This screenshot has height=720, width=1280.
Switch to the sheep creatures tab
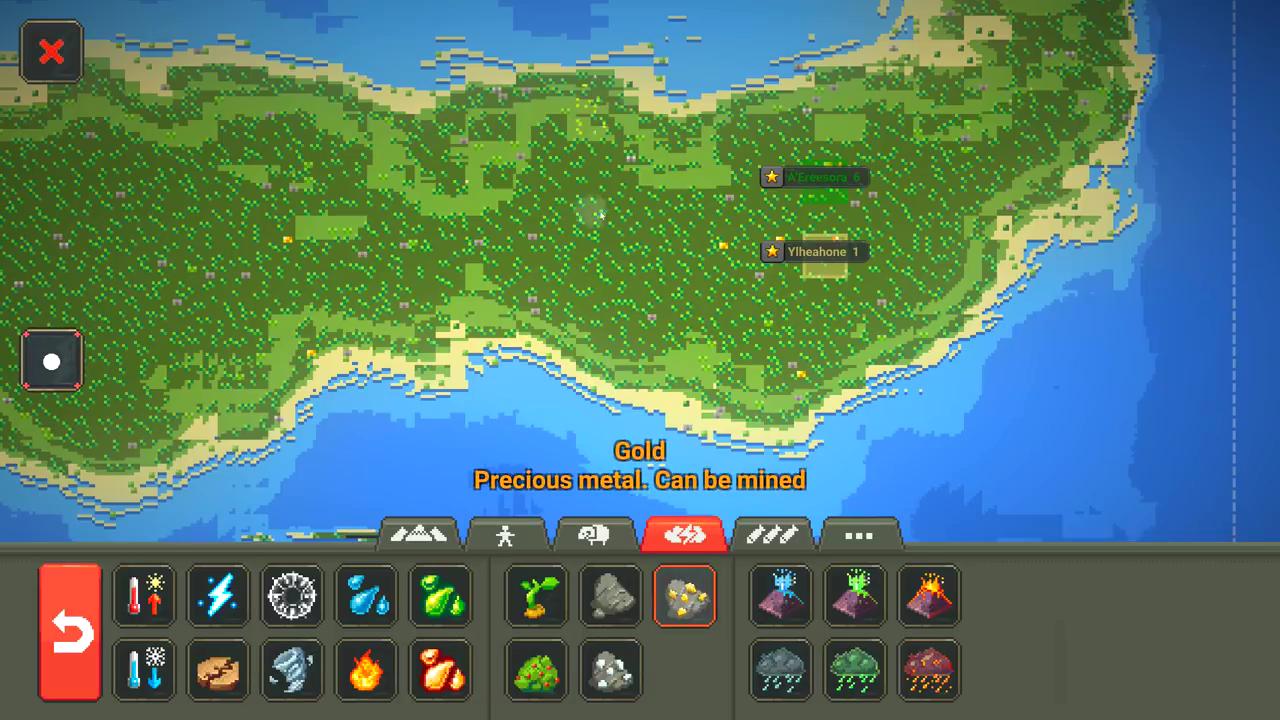tap(594, 535)
